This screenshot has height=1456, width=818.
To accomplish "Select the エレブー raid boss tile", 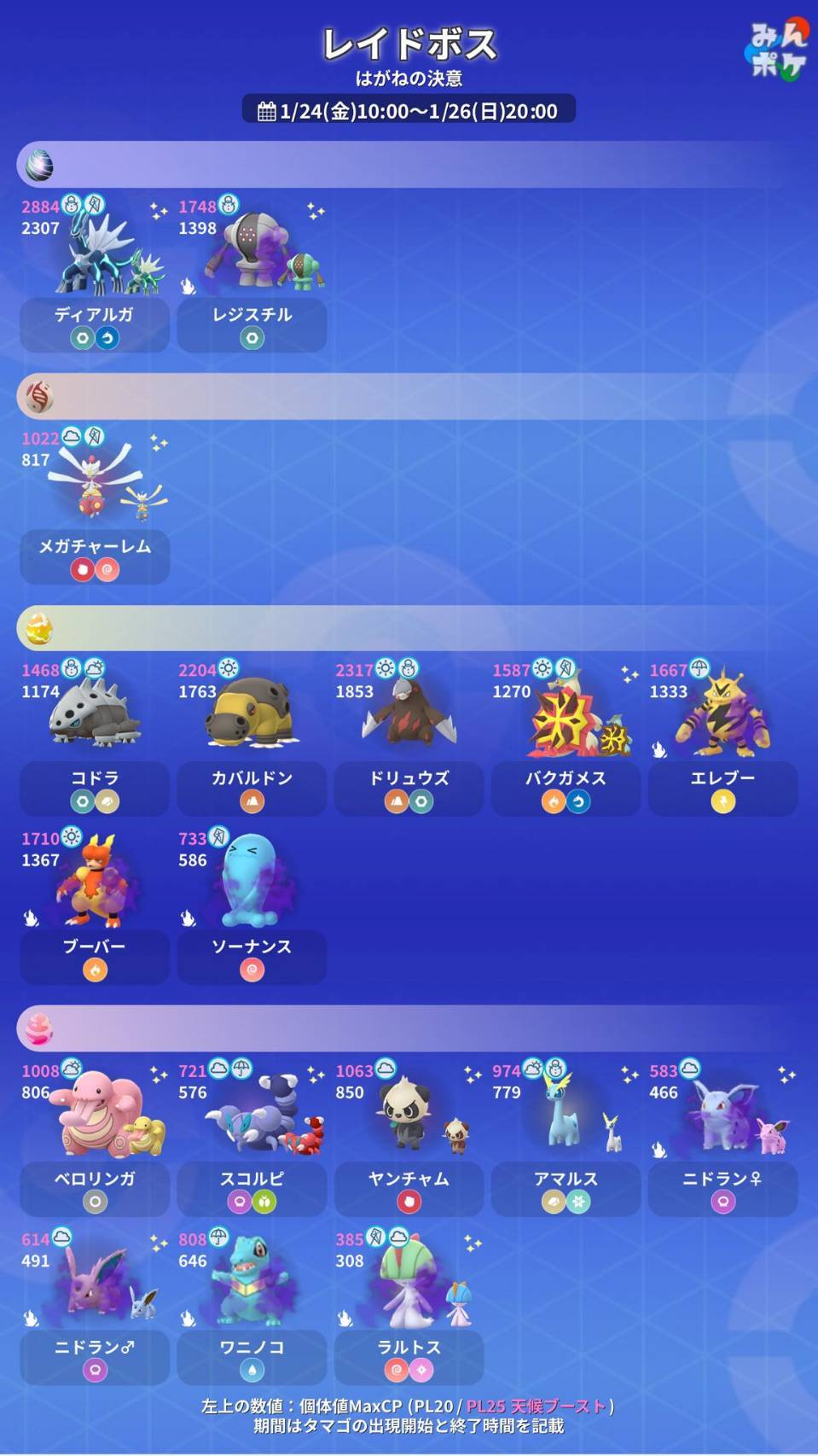I will click(722, 737).
